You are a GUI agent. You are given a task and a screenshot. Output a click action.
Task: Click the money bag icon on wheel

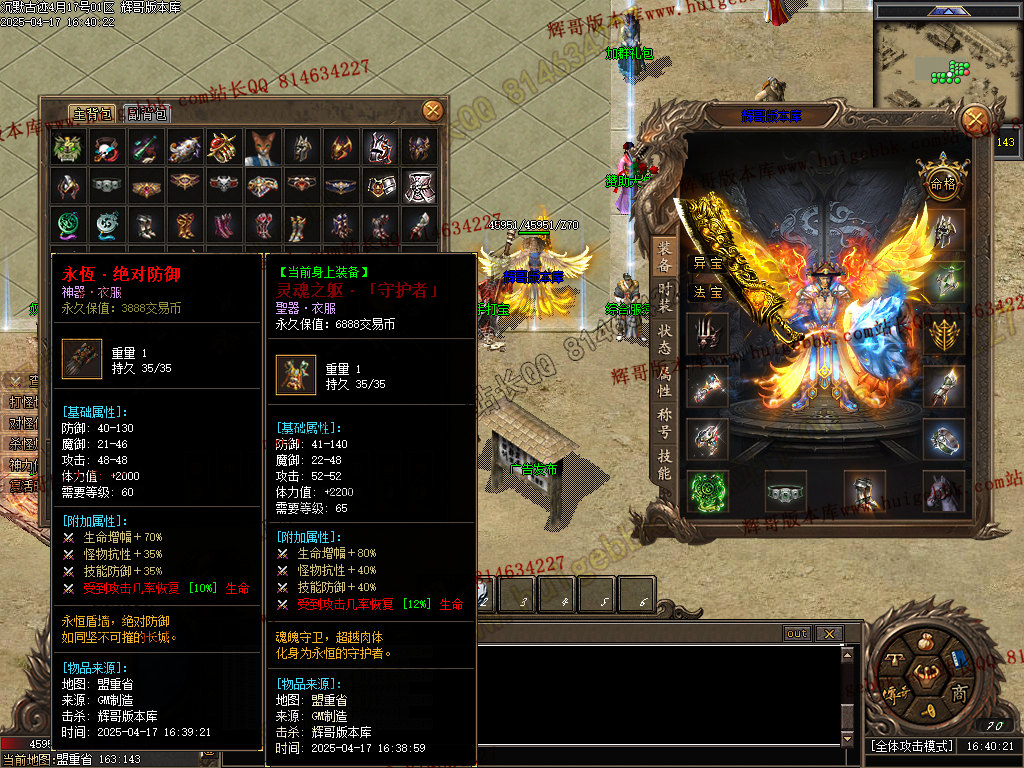[927, 641]
